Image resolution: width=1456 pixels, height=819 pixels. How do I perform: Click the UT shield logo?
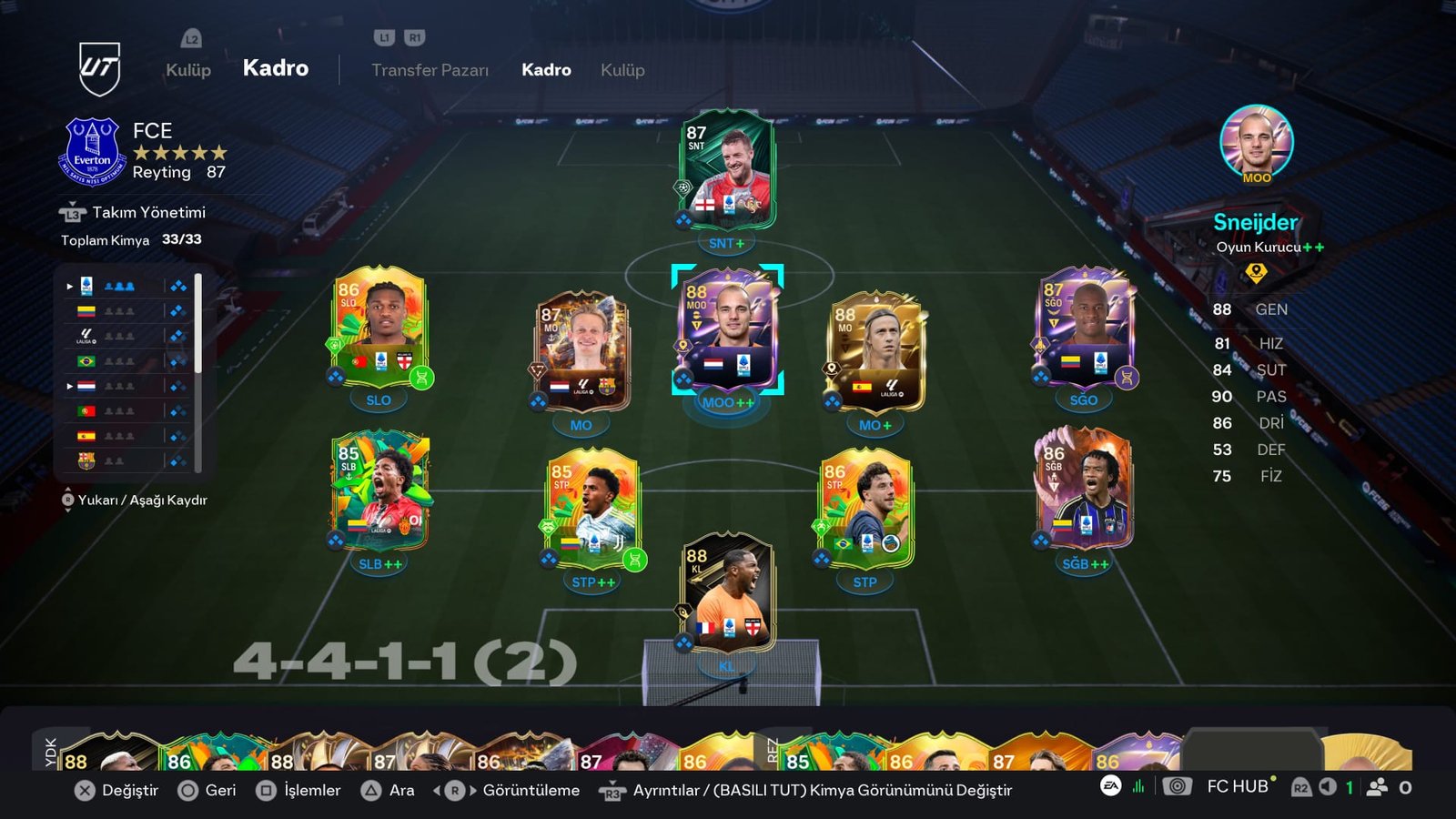pos(99,68)
